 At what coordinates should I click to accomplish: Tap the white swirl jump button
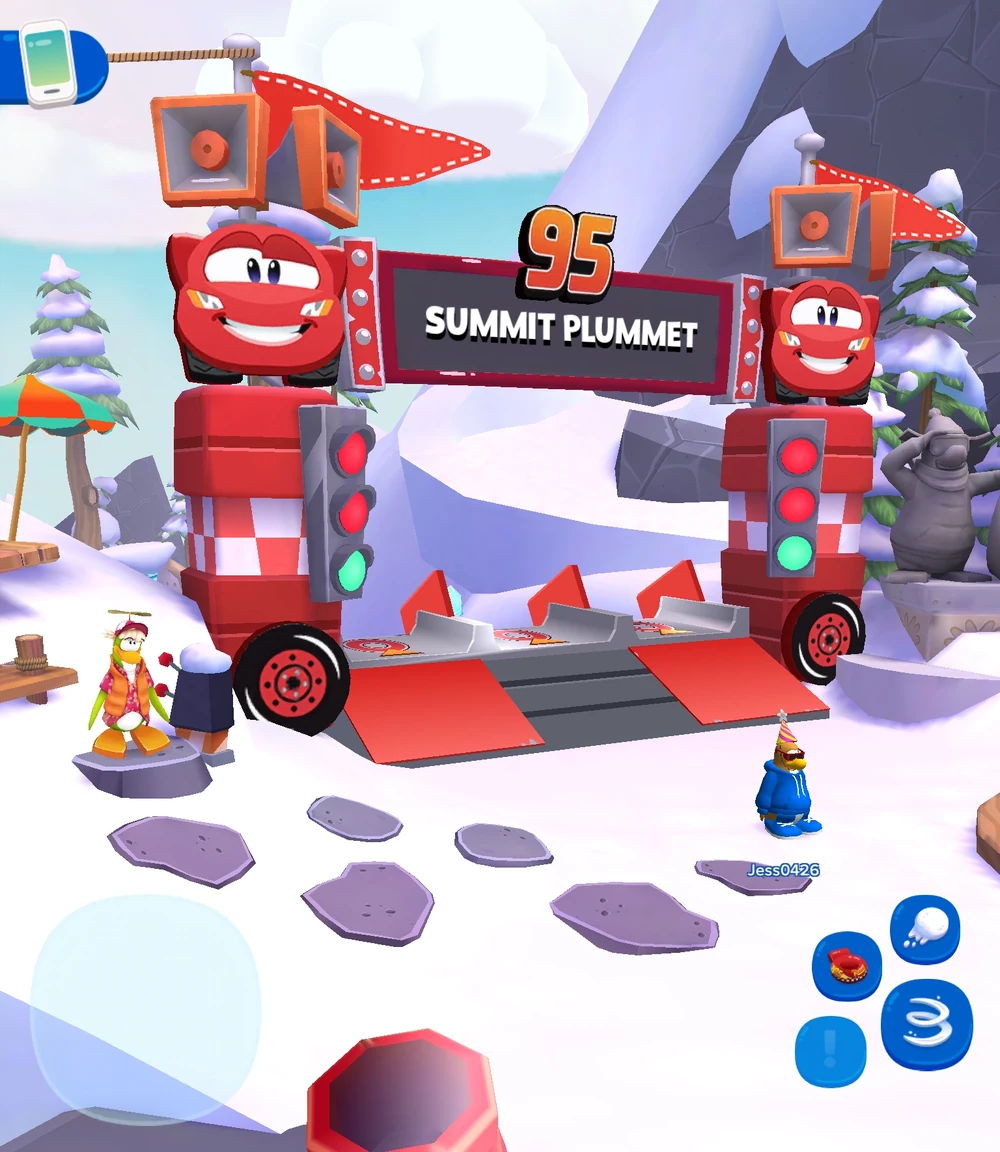[927, 1025]
